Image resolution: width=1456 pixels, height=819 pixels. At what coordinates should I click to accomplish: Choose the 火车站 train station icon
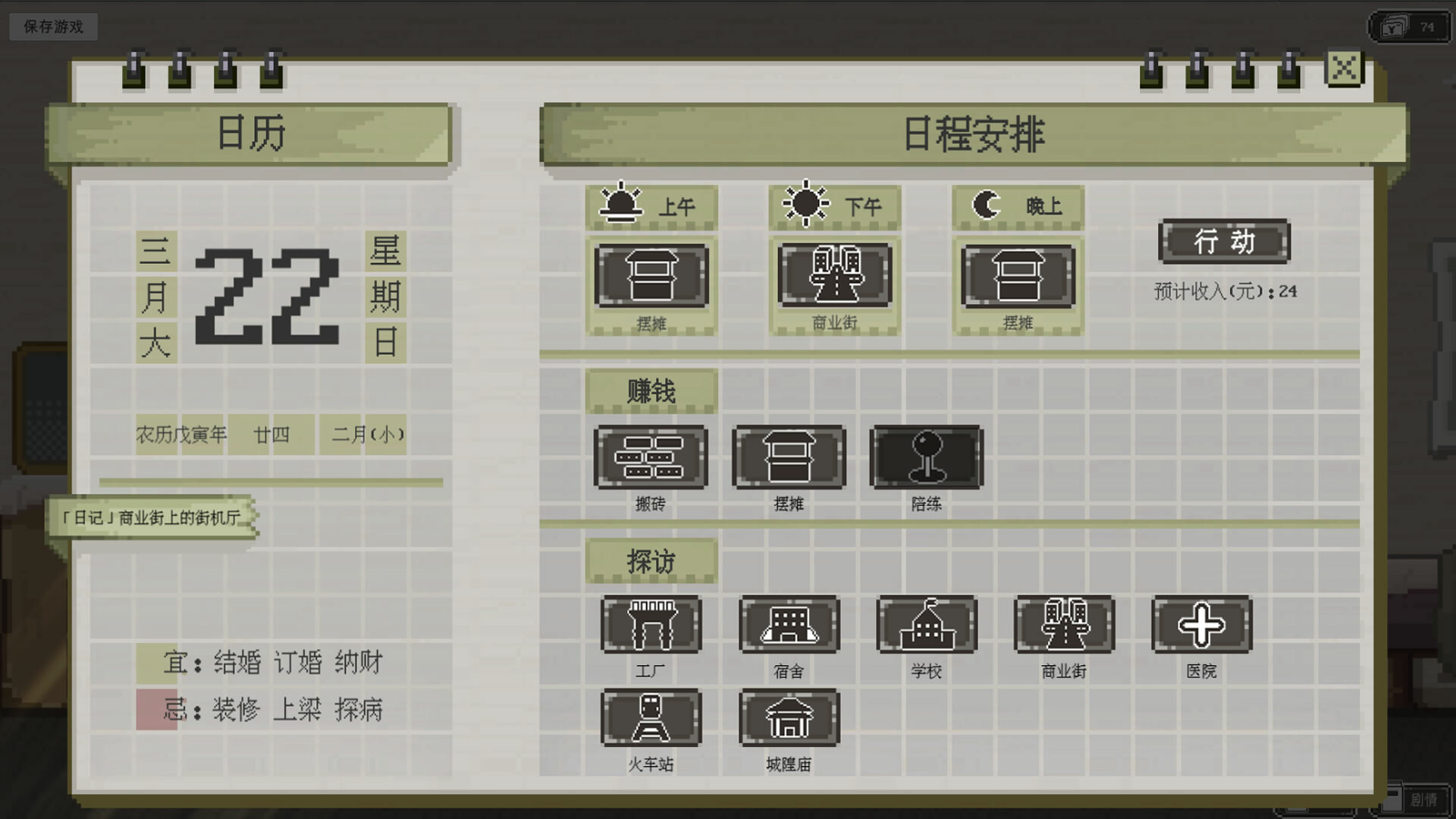click(x=651, y=719)
